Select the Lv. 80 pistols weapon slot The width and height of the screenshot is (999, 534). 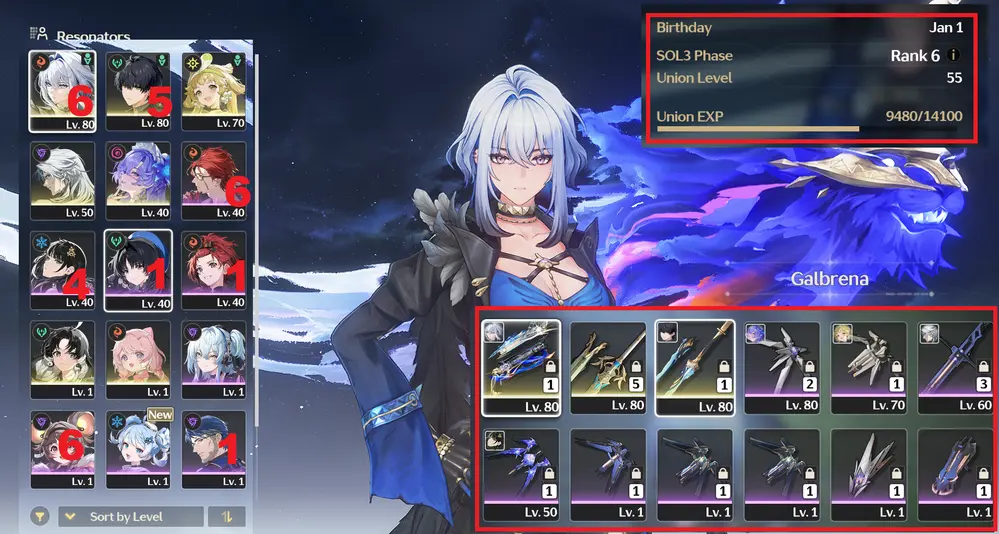click(521, 366)
